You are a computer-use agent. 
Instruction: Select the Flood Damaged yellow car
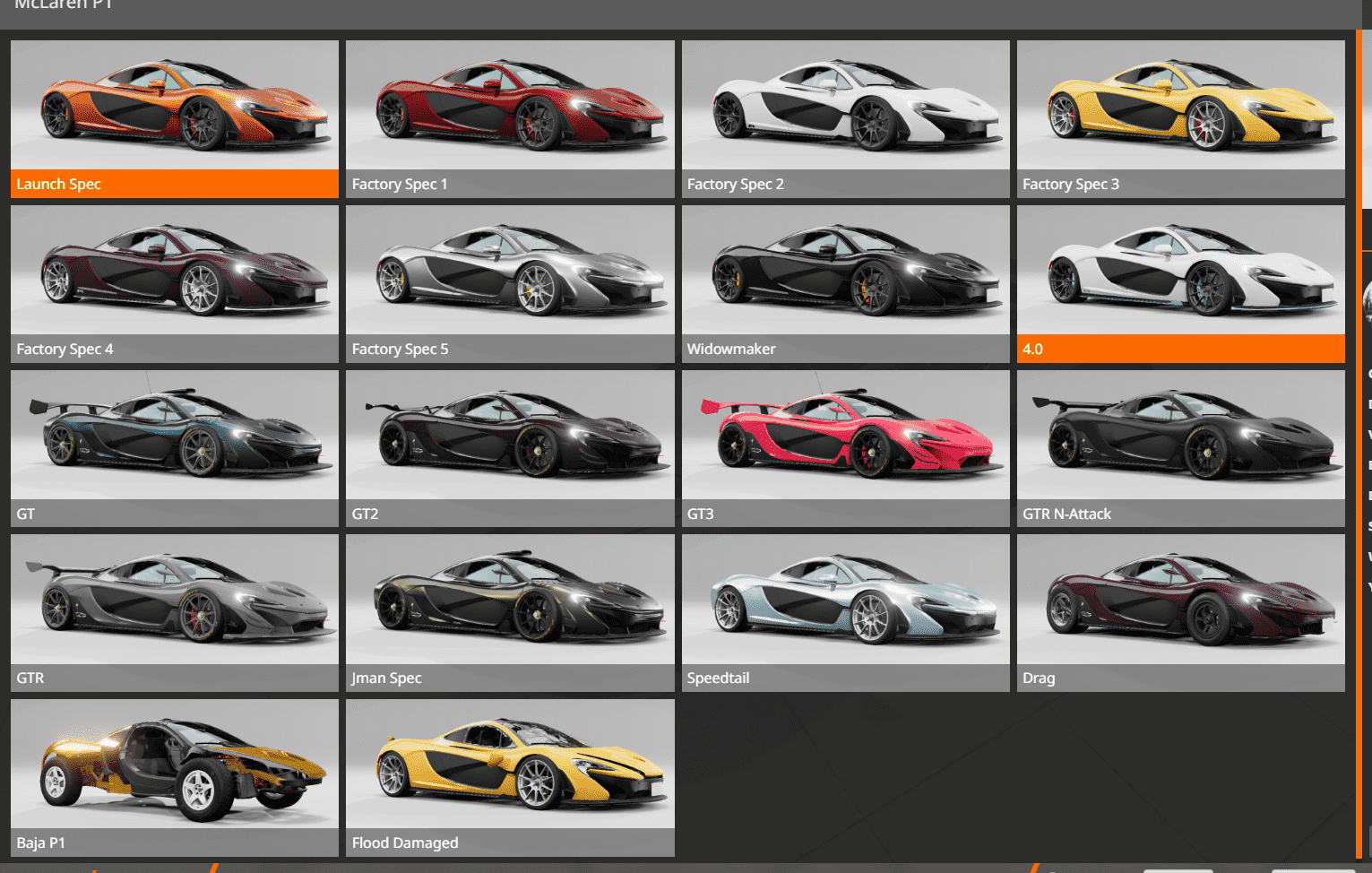tap(510, 777)
